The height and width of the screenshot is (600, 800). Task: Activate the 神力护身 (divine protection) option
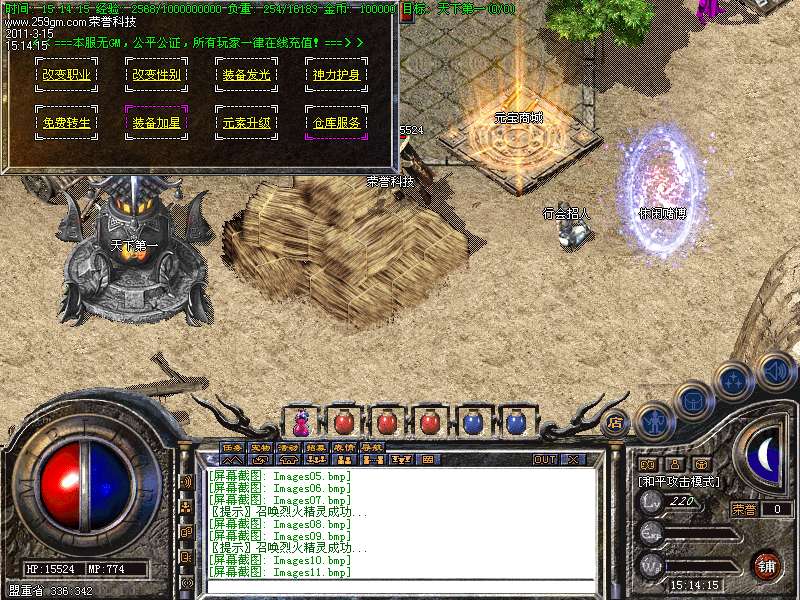[x=335, y=74]
